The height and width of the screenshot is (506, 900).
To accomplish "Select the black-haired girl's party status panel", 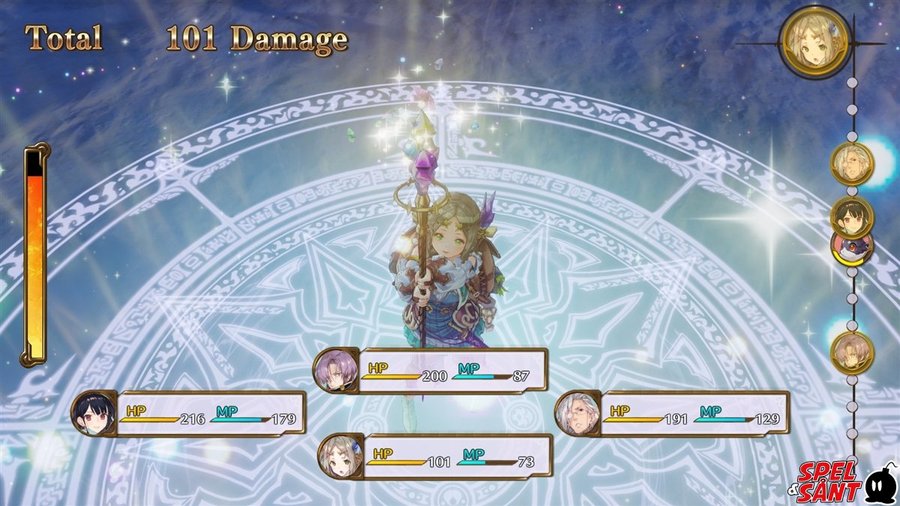I will pyautogui.click(x=189, y=413).
